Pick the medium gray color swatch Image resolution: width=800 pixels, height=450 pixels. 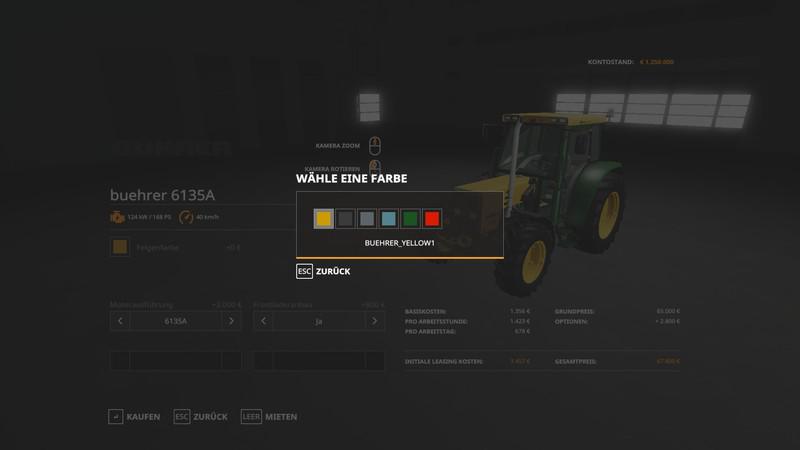pos(367,219)
